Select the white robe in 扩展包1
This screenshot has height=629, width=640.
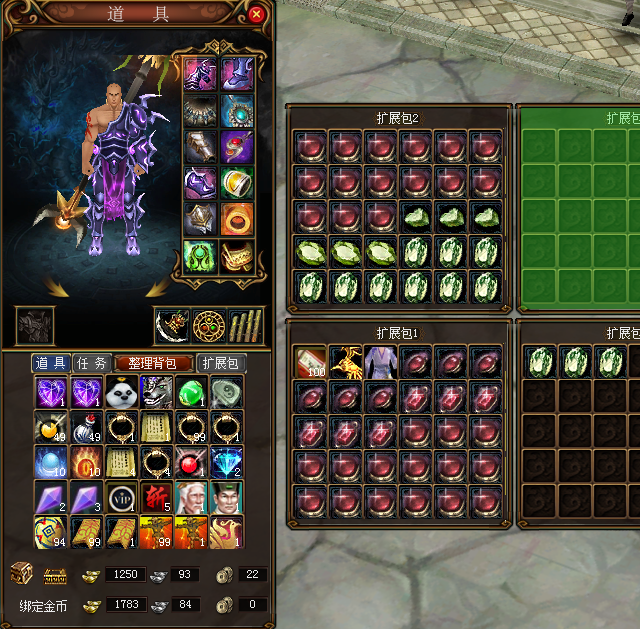[x=380, y=362]
